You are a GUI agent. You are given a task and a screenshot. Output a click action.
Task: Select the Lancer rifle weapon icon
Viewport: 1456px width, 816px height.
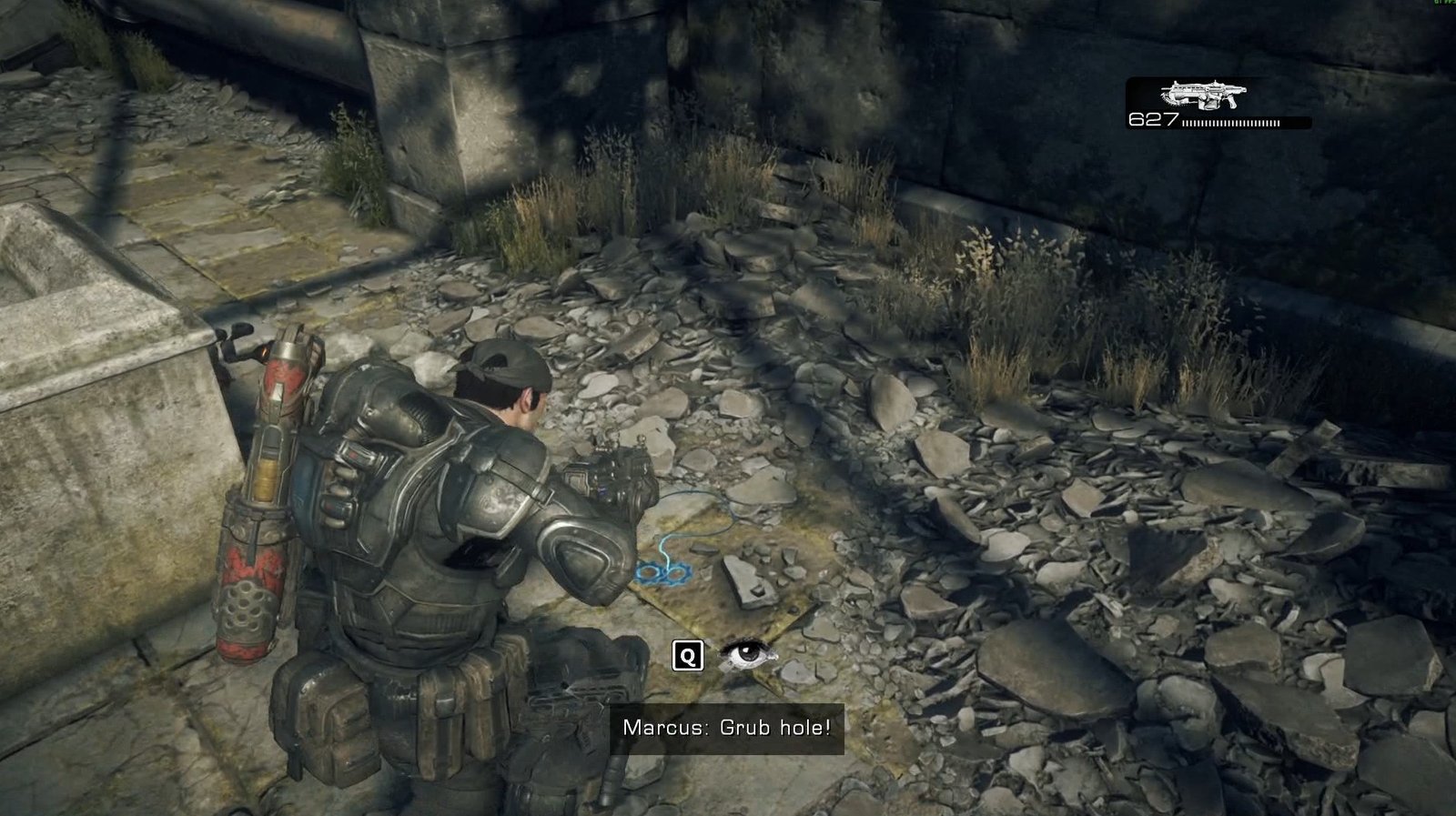click(1203, 95)
